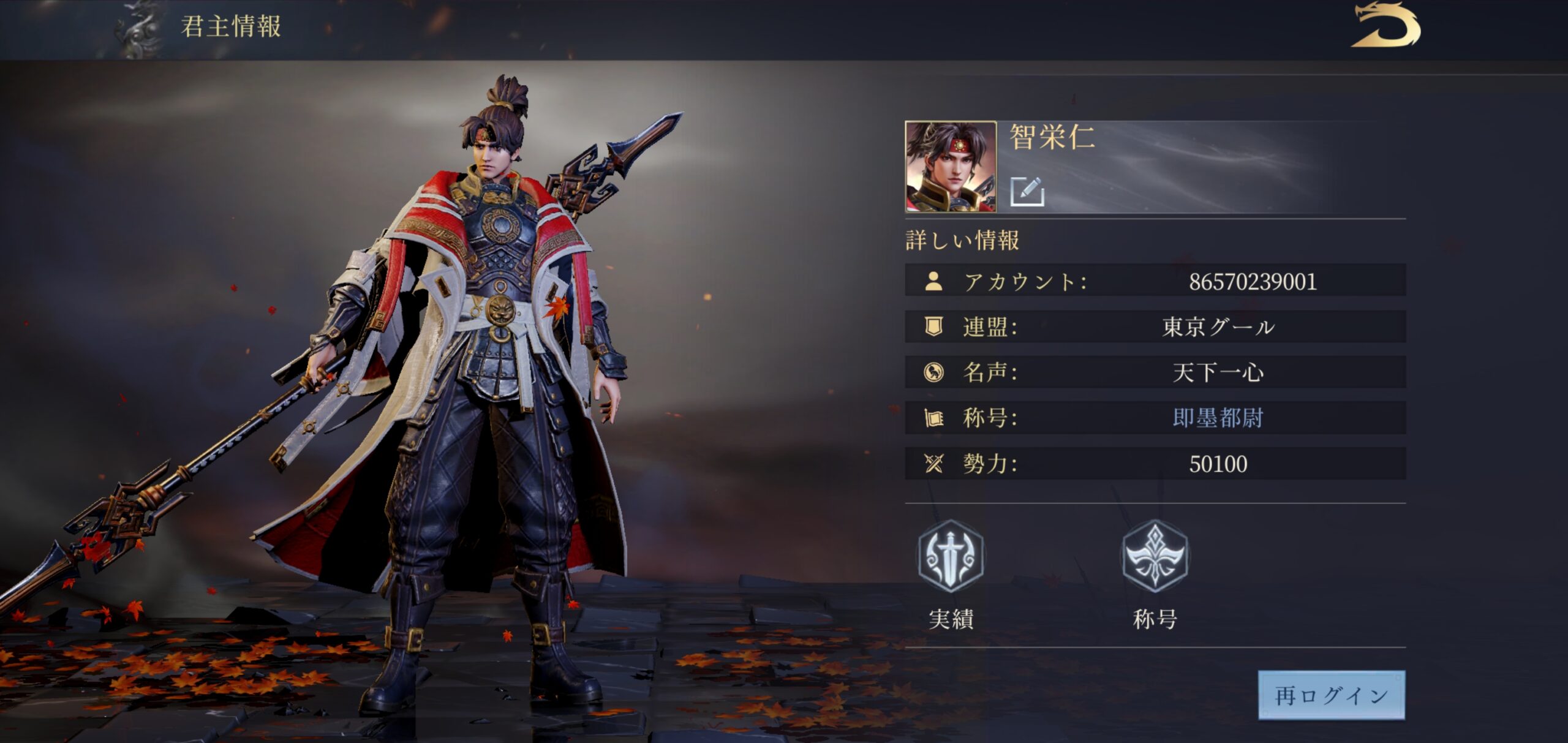Select the lord portrait avatar
Viewport: 1568px width, 743px height.
pyautogui.click(x=951, y=167)
